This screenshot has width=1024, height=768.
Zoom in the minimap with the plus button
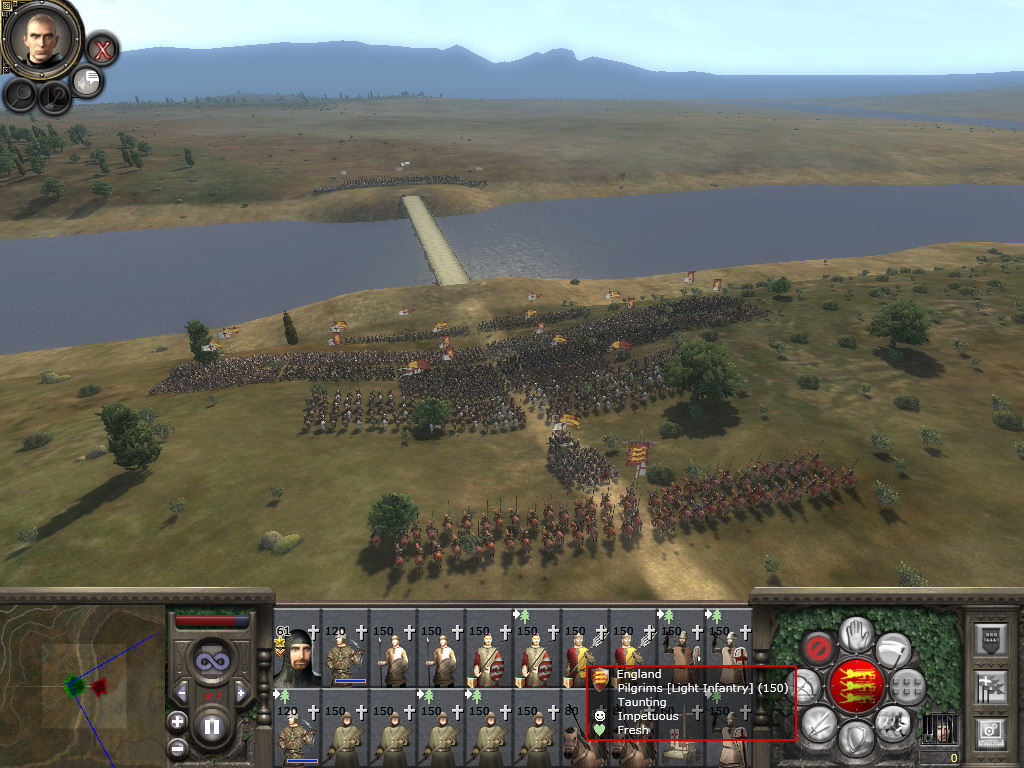point(177,721)
